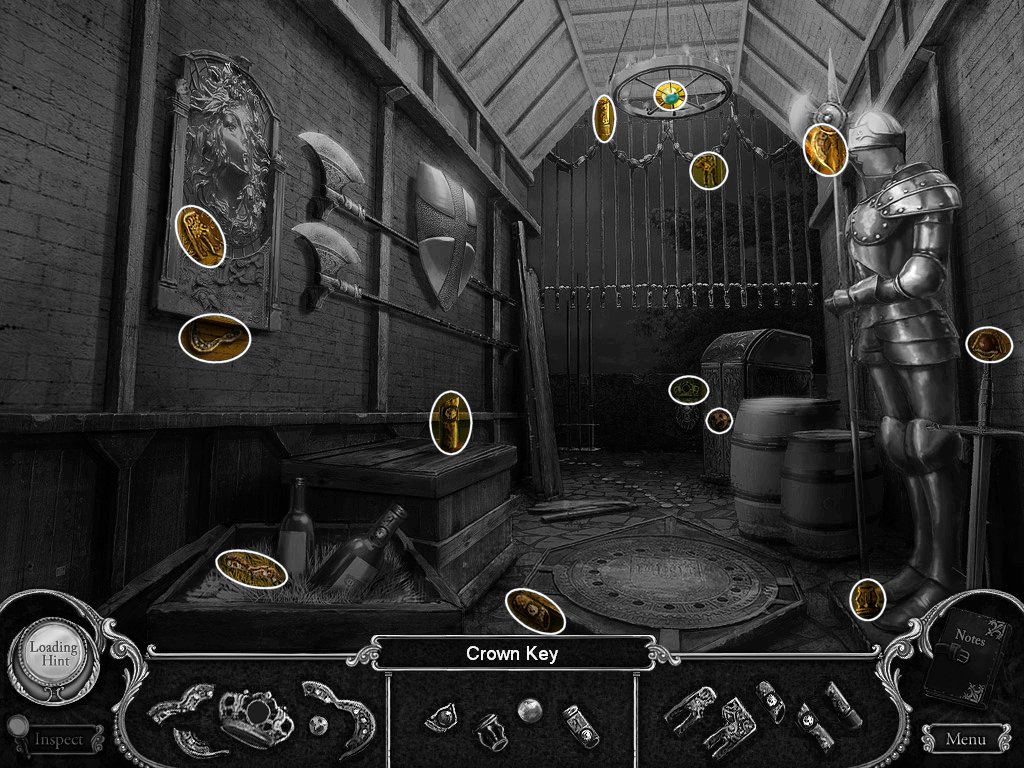The height and width of the screenshot is (768, 1024).
Task: Select the crown piece in inventory tray
Action: (x=255, y=717)
